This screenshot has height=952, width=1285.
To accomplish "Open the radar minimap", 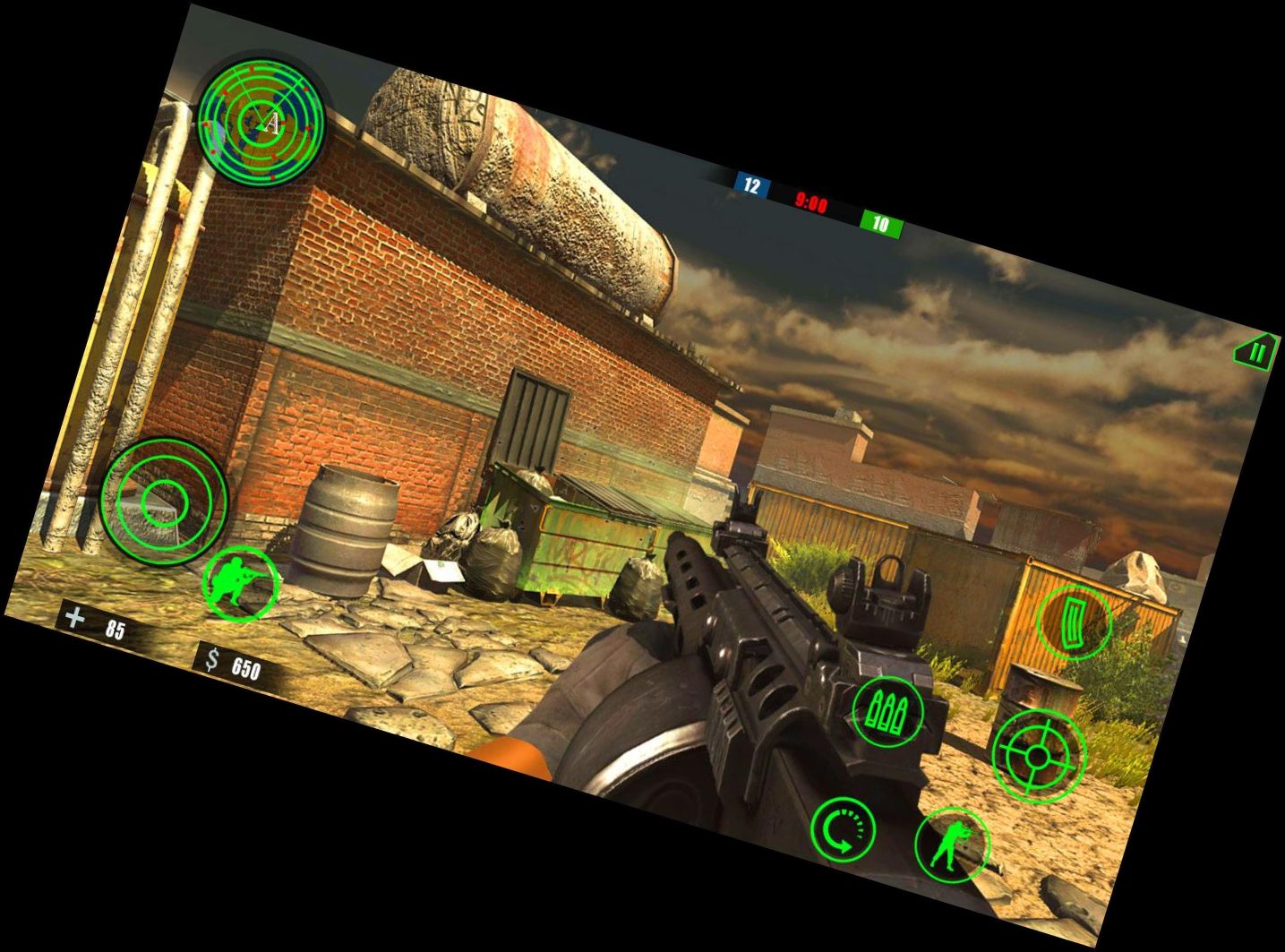I will (x=265, y=124).
